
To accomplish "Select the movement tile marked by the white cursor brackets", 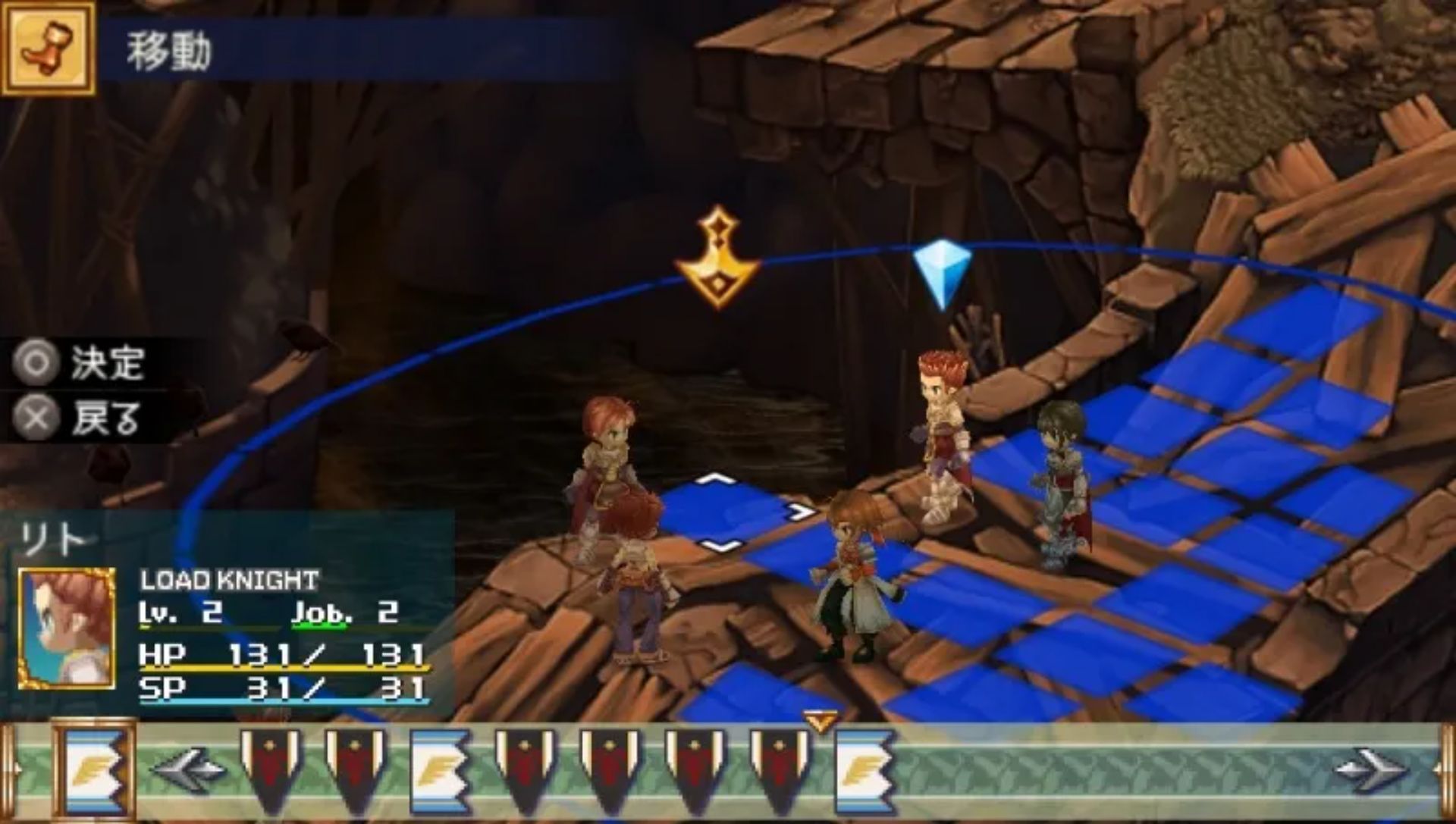I will click(x=720, y=513).
